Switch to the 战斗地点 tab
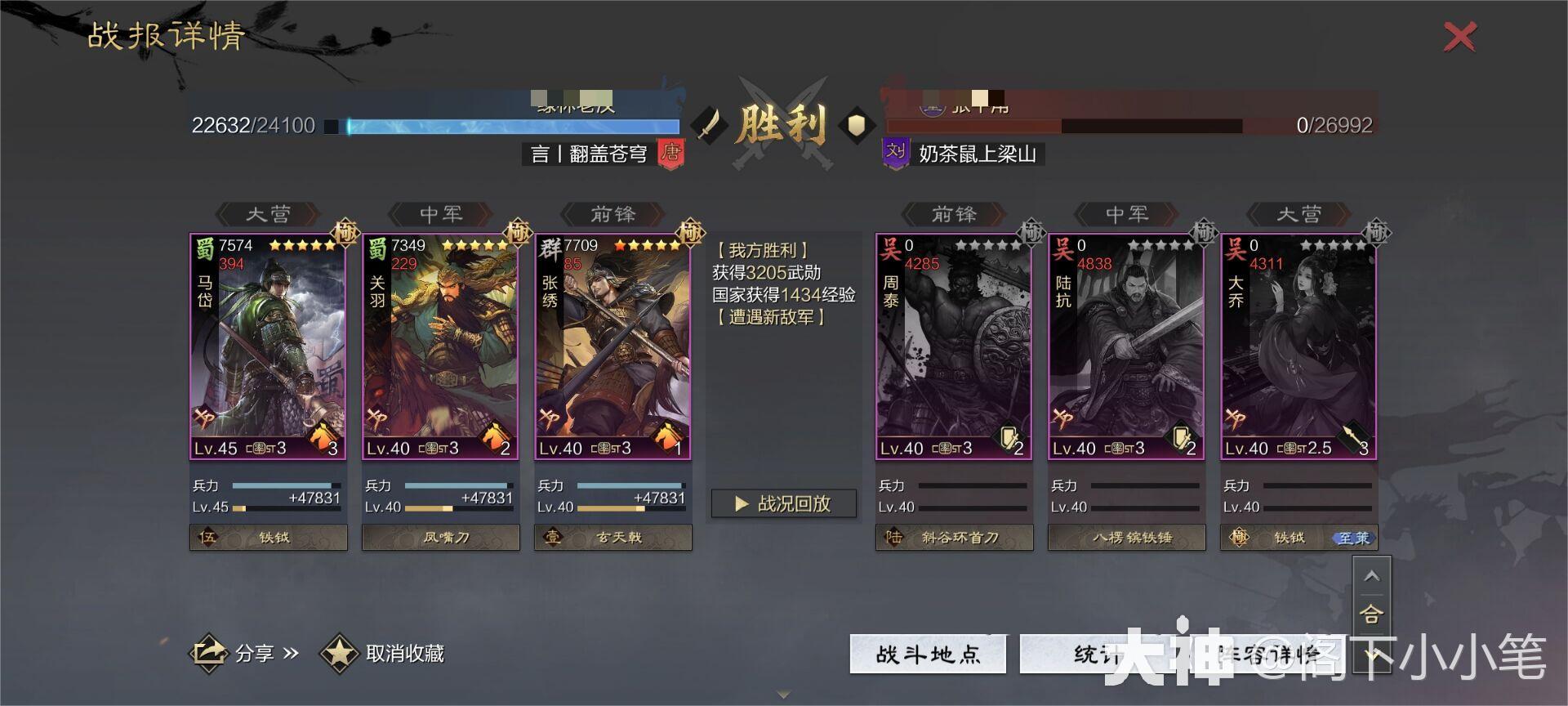The image size is (1568, 706). coord(927,653)
